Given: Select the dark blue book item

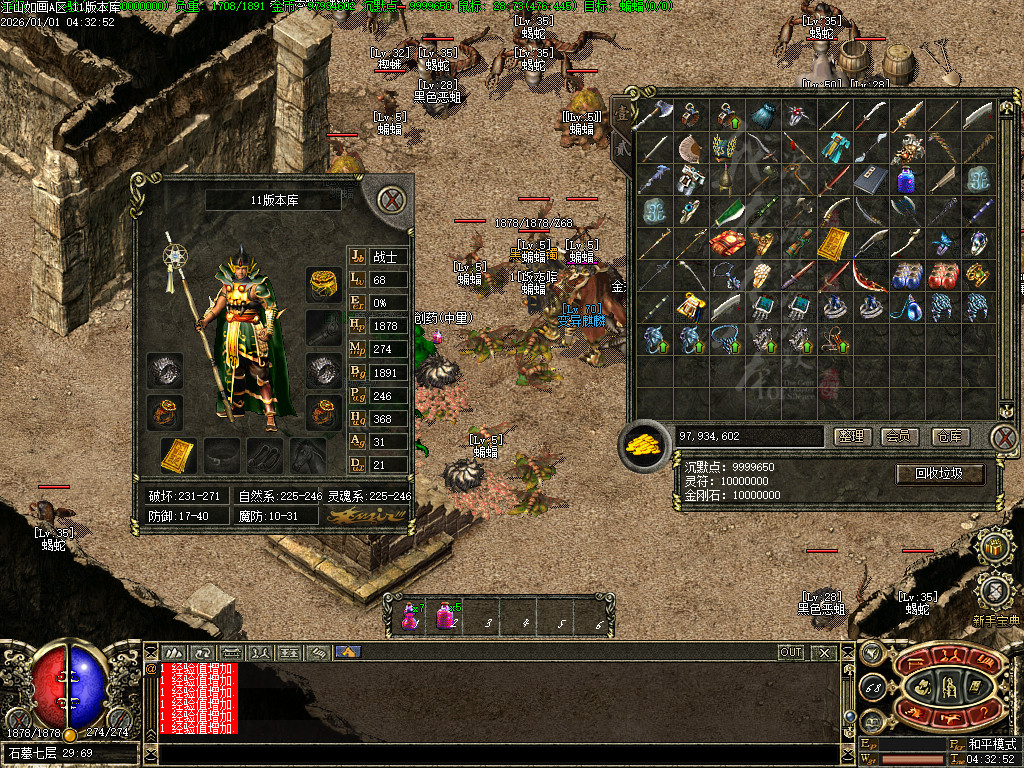Looking at the screenshot, I should (870, 180).
